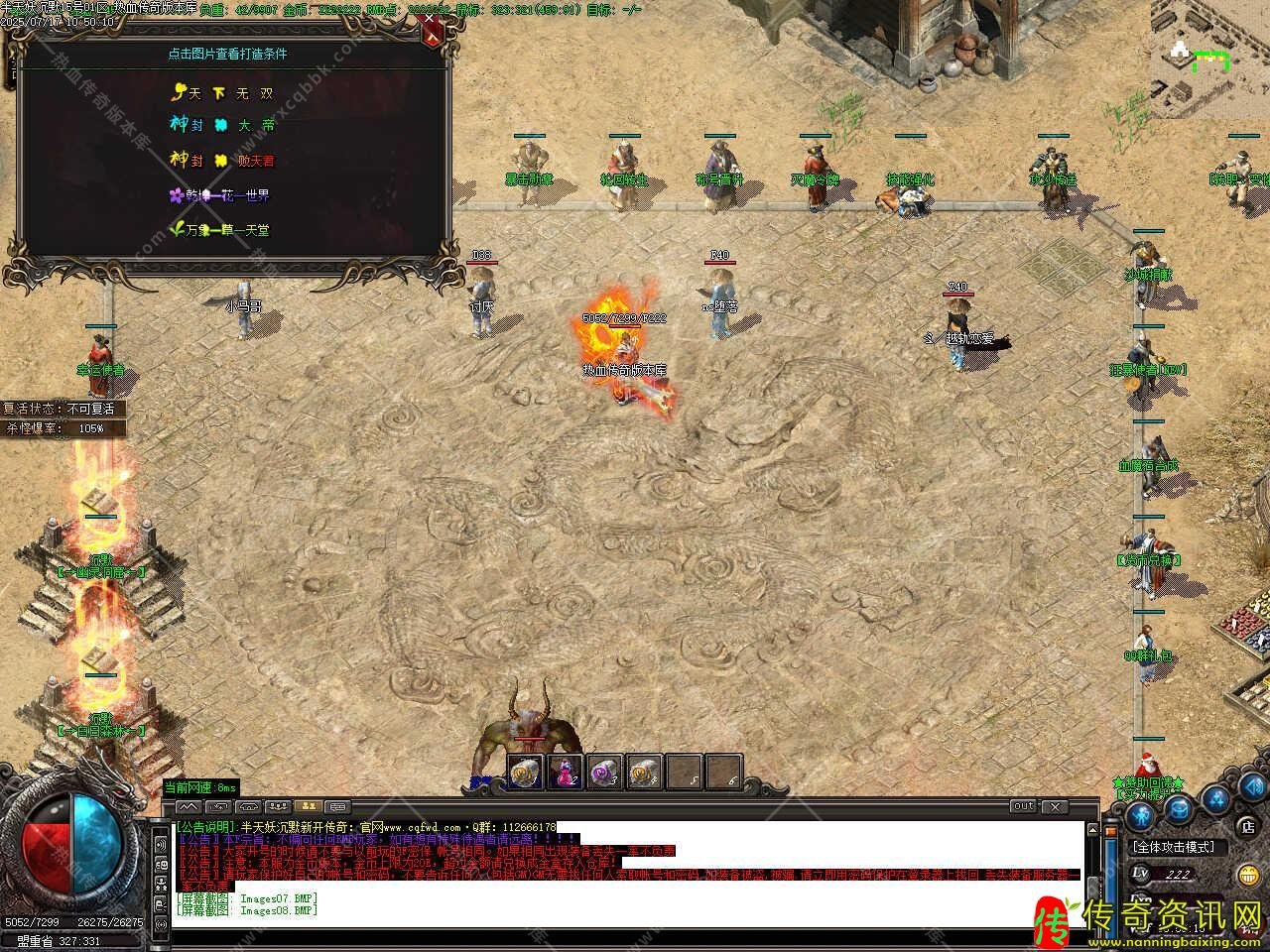
Task: Open the 神封败天君 forging entry
Action: tap(222, 160)
